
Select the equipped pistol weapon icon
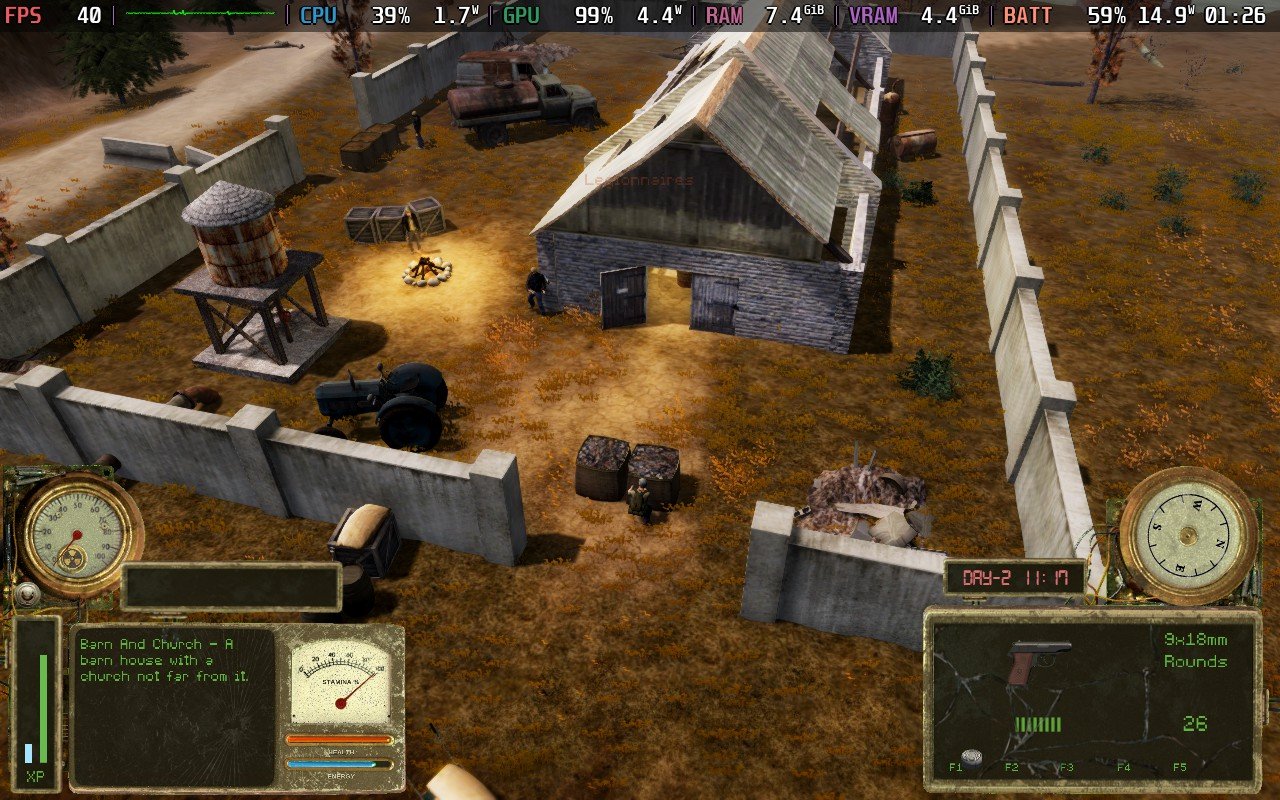1039,661
